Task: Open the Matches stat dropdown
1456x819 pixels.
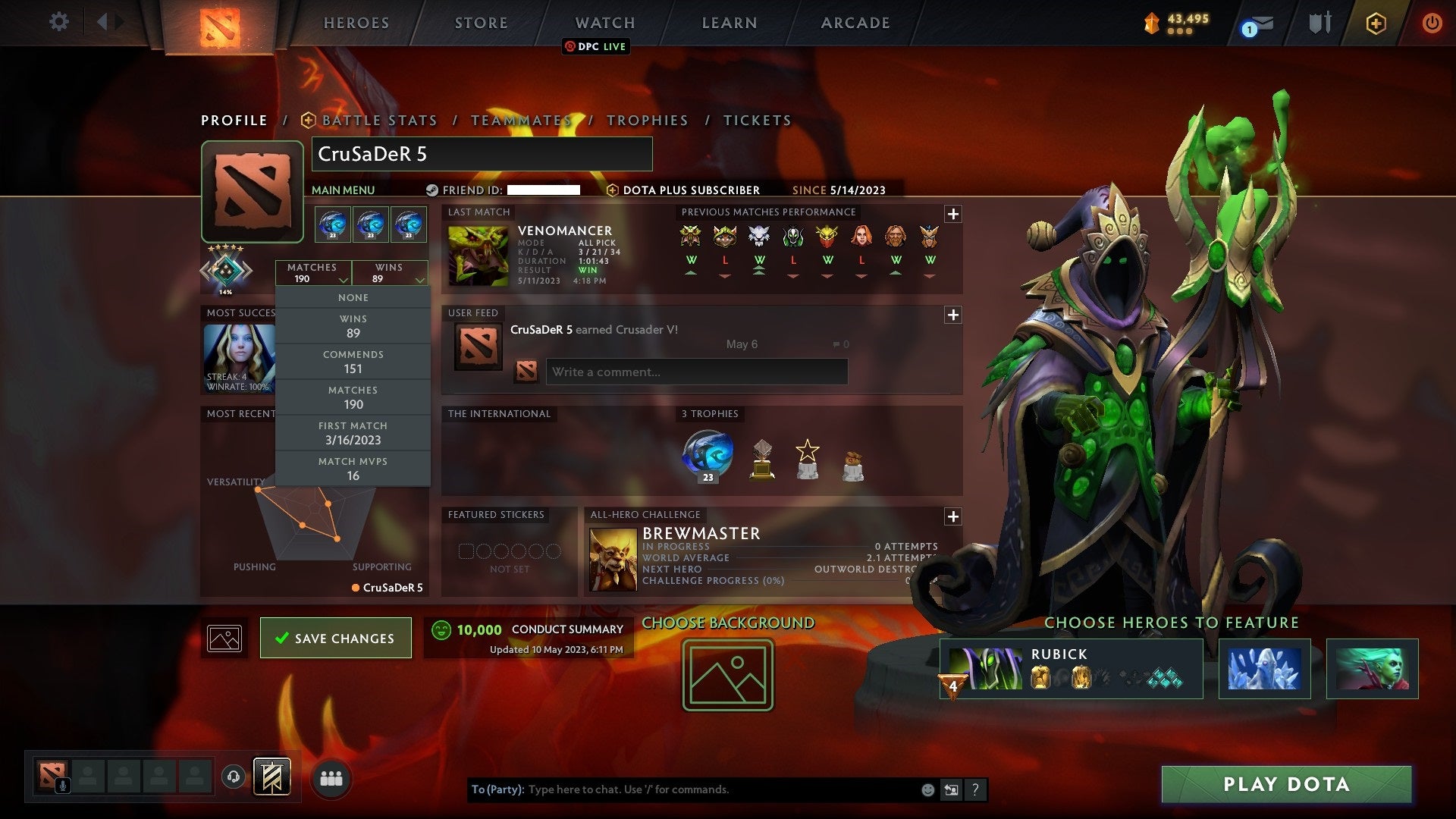Action: (313, 273)
